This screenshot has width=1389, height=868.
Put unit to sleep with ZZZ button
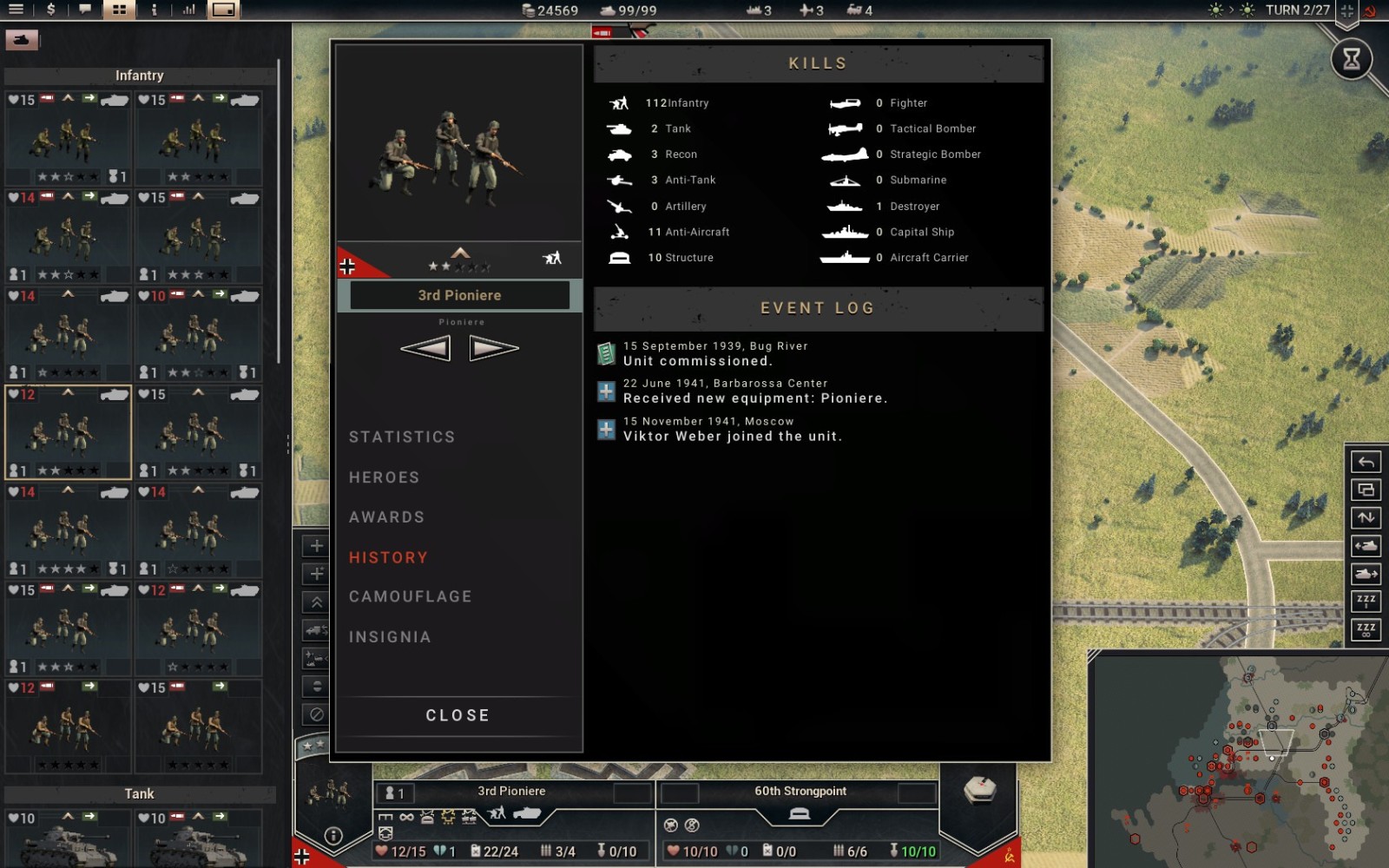coord(1366,601)
